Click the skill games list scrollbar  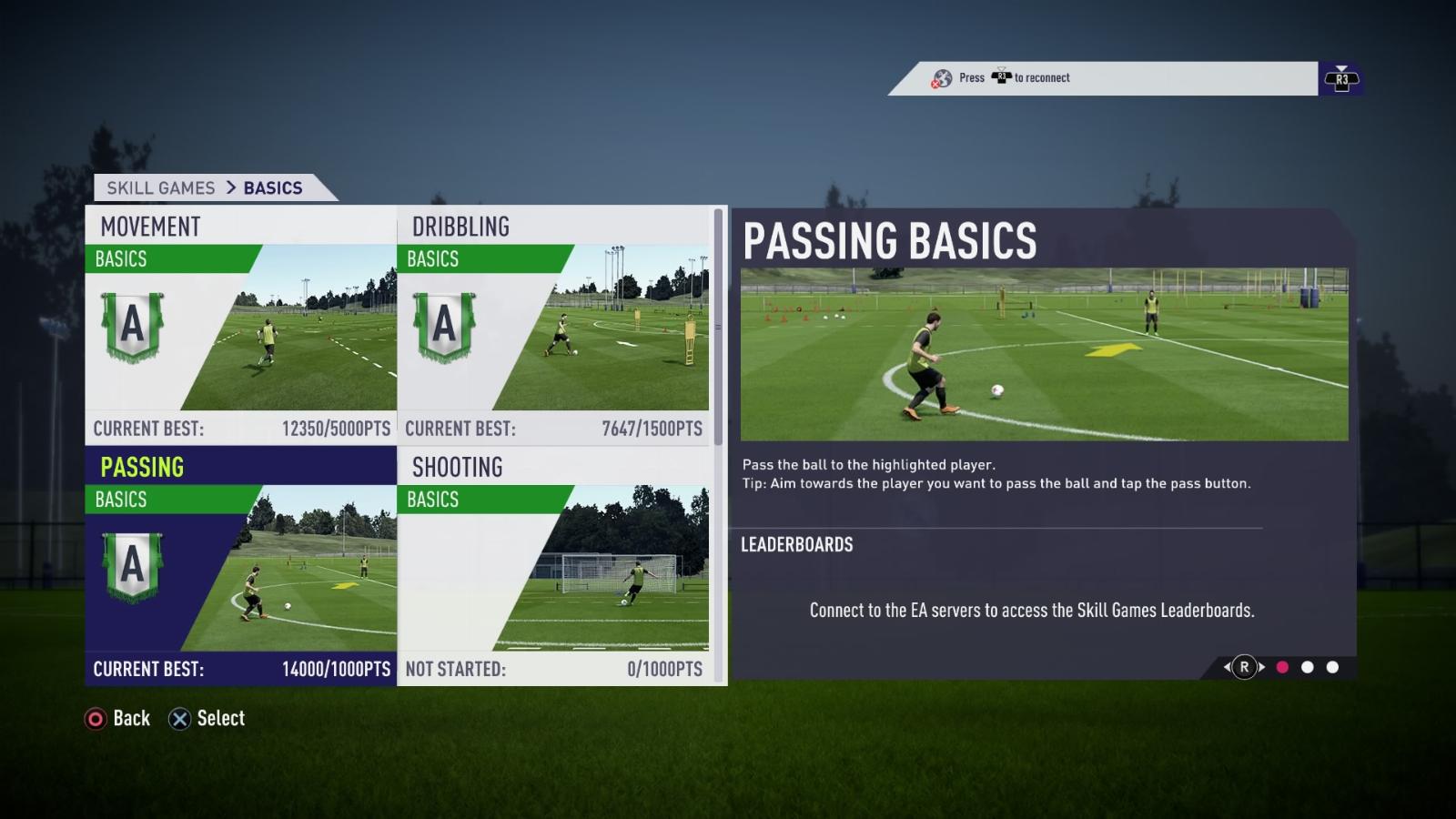click(718, 328)
